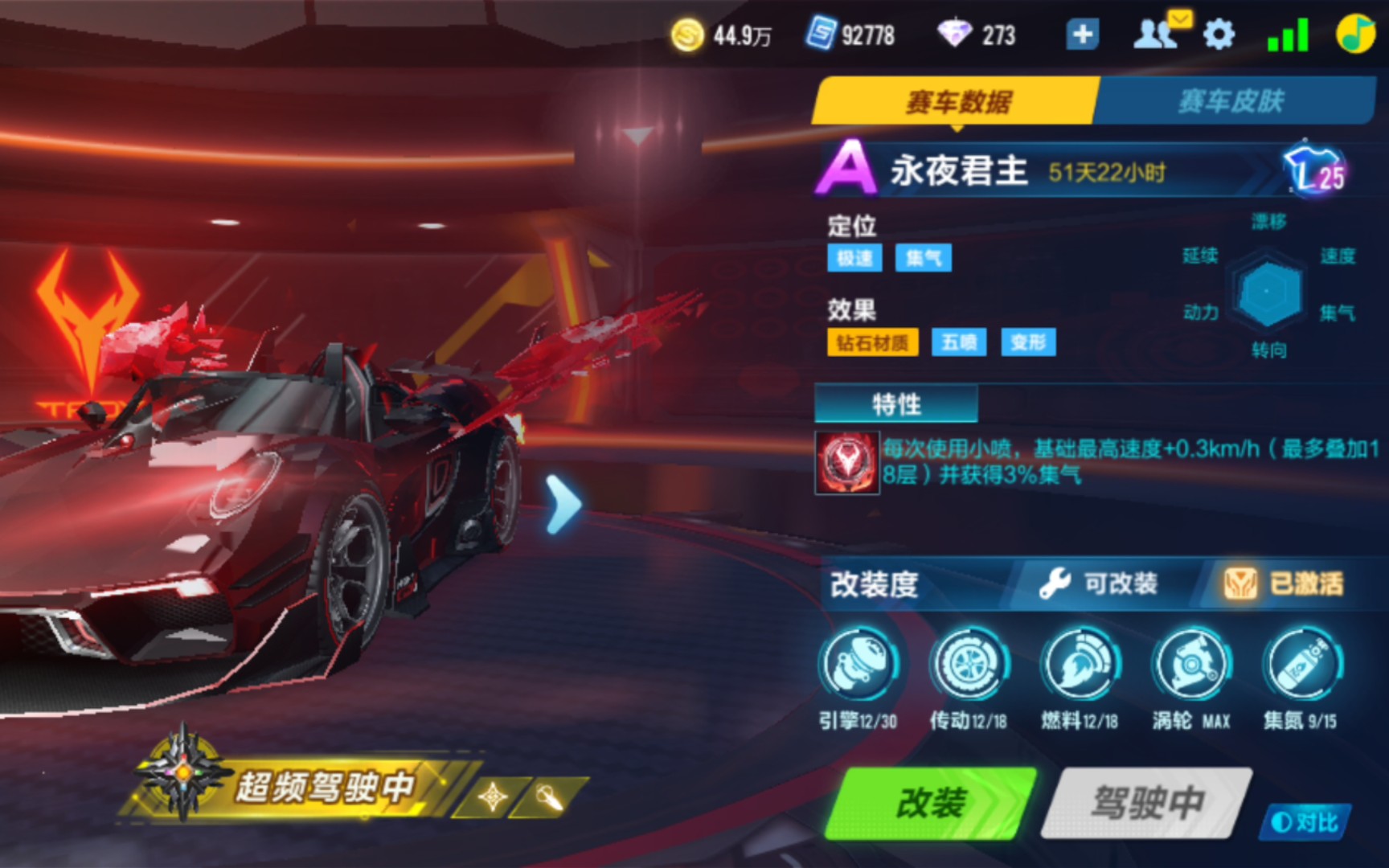Click the 对比 compare button
The height and width of the screenshot is (868, 1389).
pos(1308,821)
